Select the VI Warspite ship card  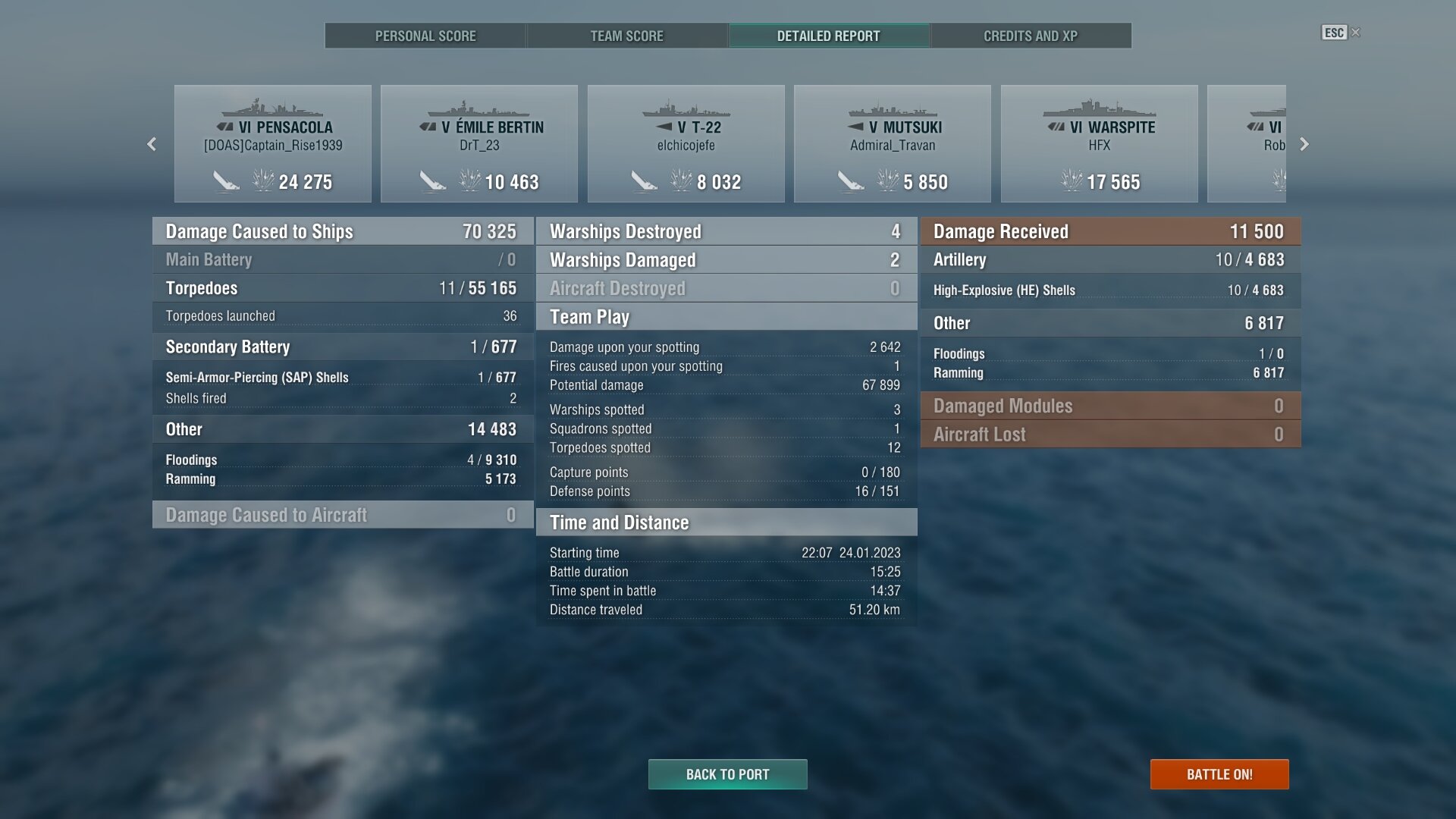click(1100, 144)
